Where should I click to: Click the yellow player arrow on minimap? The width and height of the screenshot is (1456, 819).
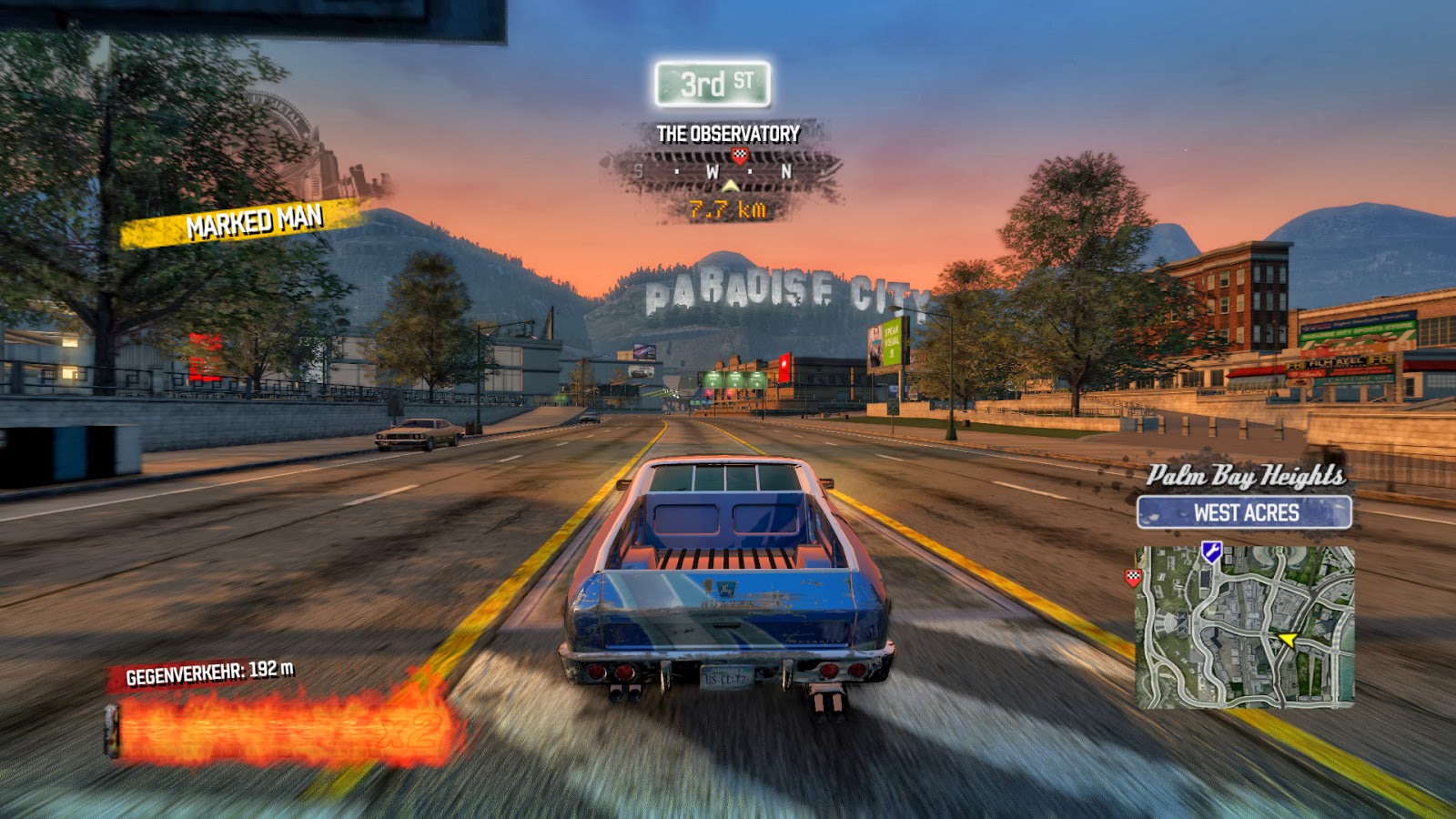pyautogui.click(x=1287, y=638)
